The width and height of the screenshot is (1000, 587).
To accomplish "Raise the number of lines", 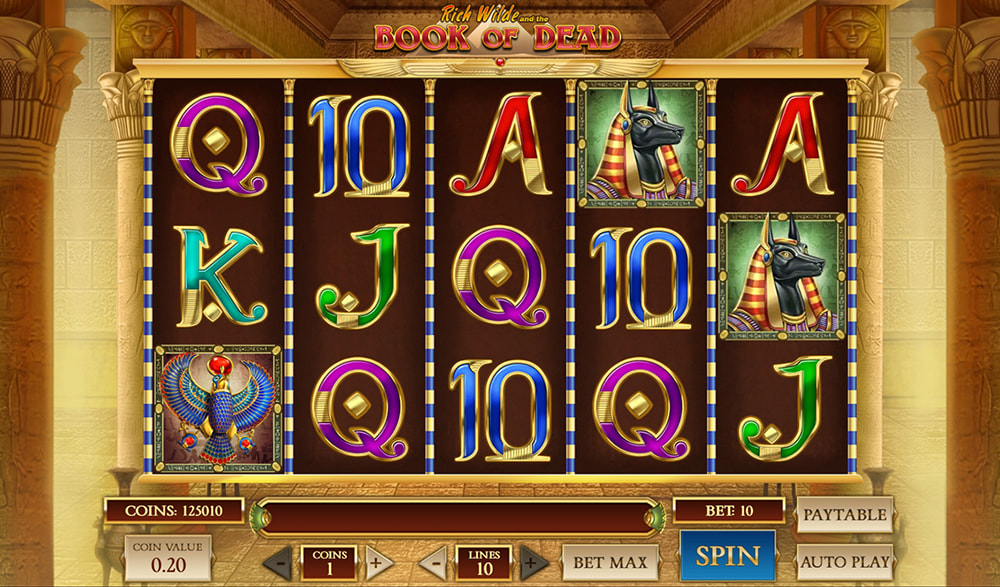I will pos(533,562).
